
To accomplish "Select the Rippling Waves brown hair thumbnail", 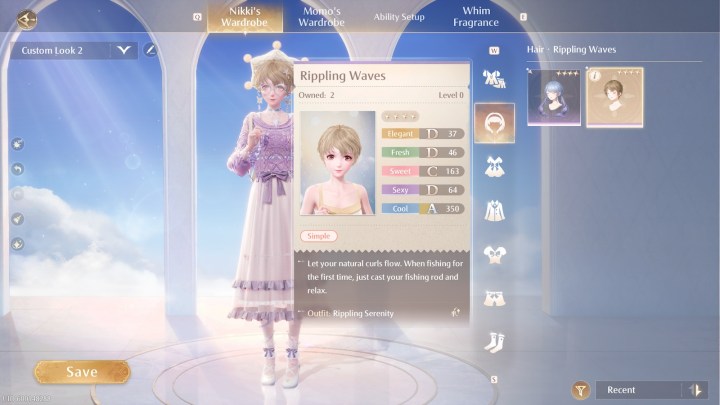I will [x=614, y=98].
